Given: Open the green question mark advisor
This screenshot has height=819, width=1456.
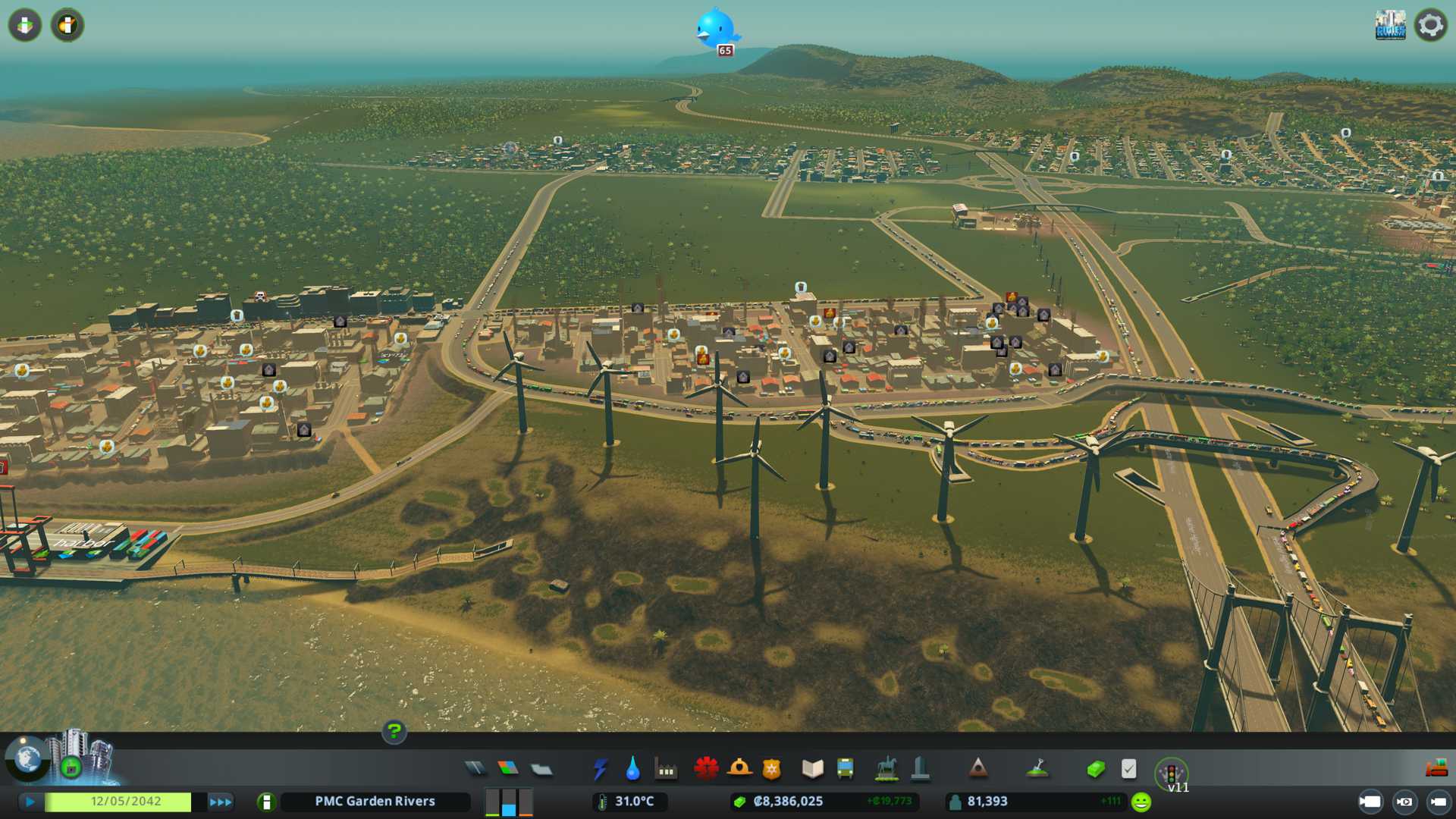Looking at the screenshot, I should coord(394,731).
